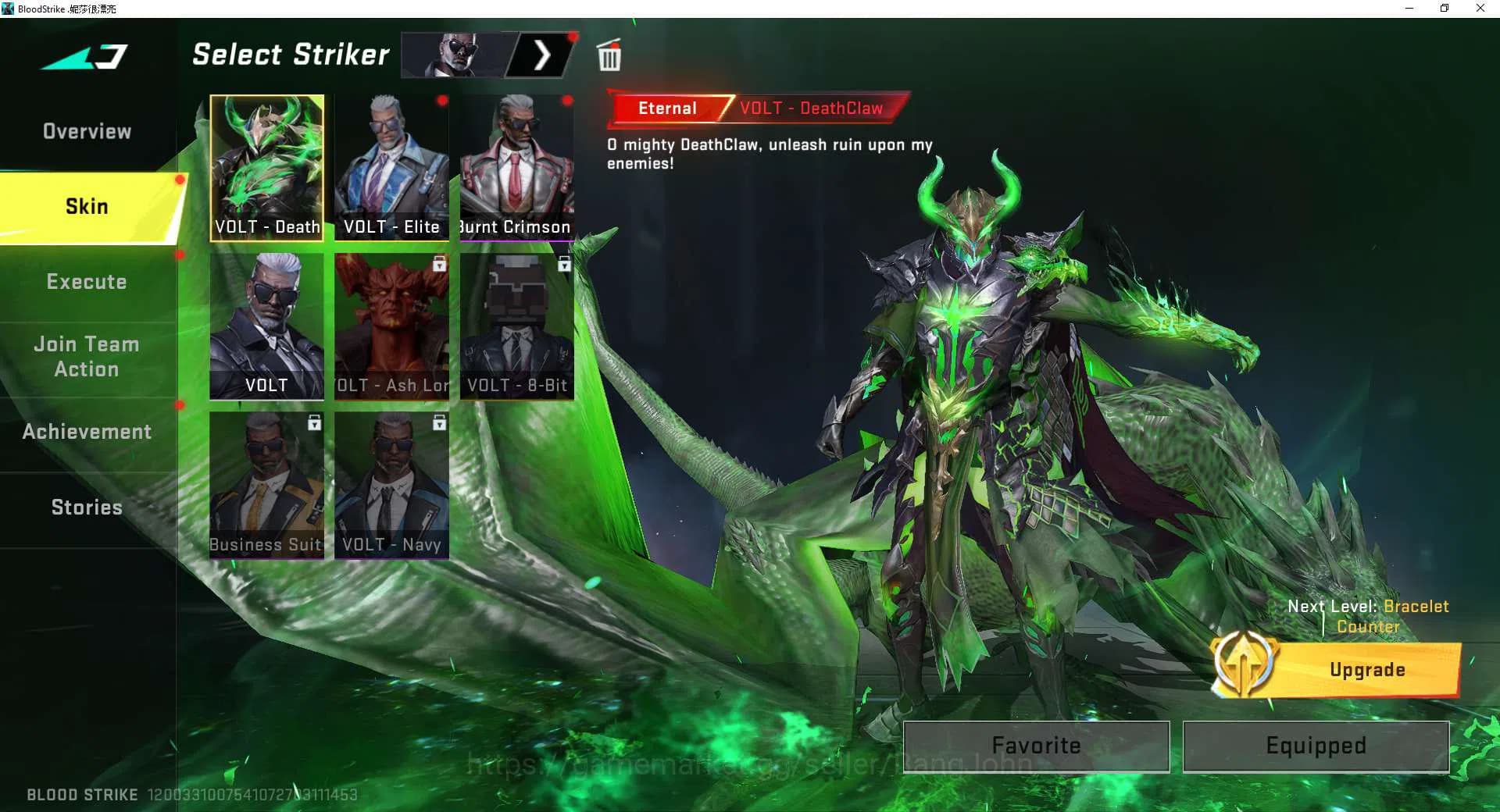Toggle Favorite for the DeathClaw skin
This screenshot has width=1500, height=812.
point(1036,745)
